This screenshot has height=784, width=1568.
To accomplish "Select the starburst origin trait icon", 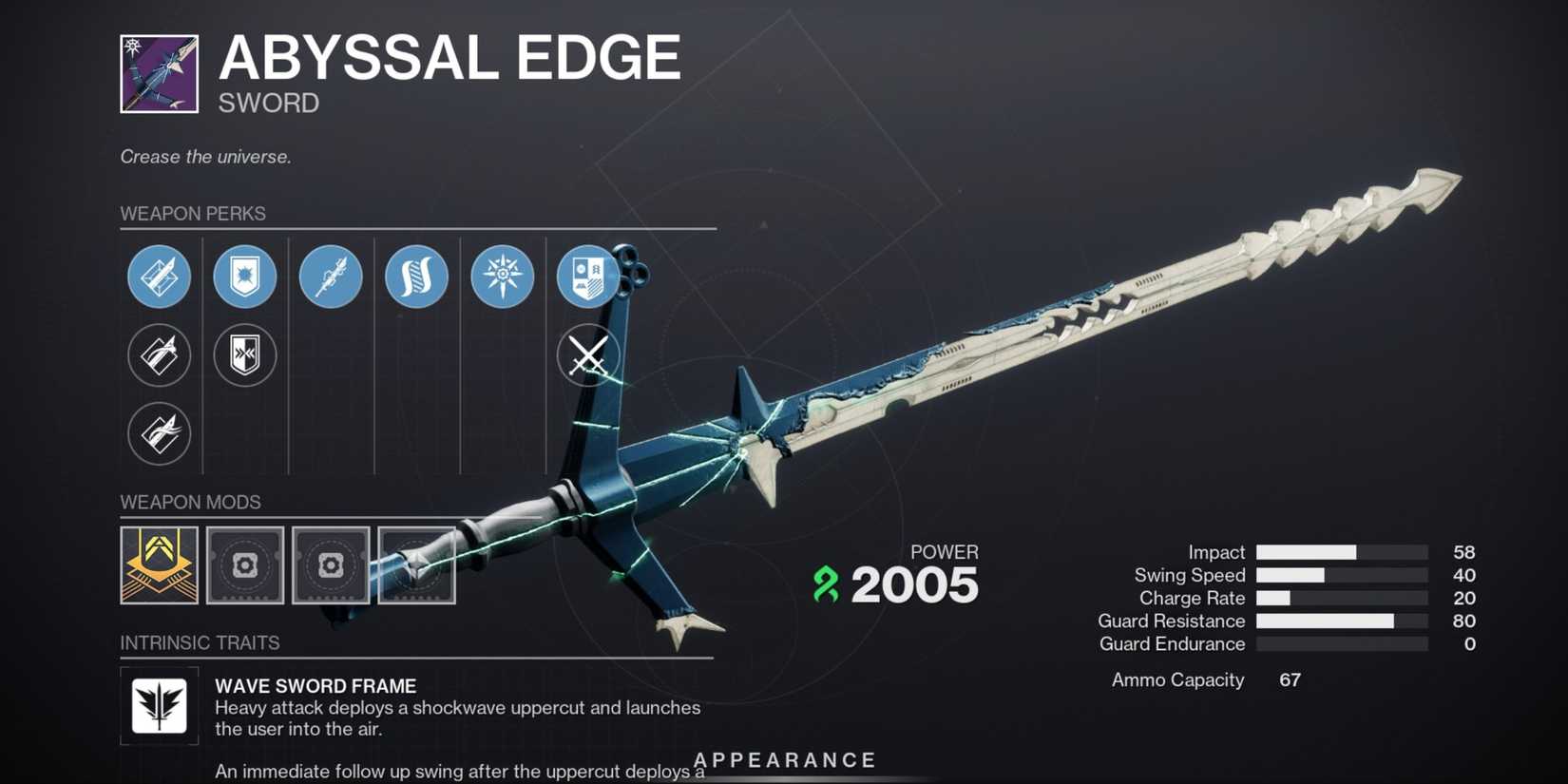I will click(x=502, y=277).
